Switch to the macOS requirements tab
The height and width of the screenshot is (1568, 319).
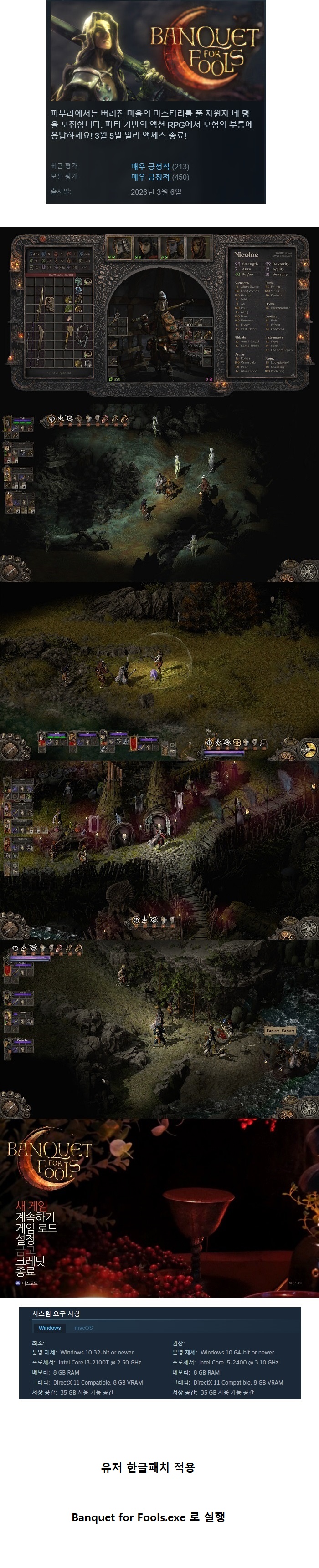click(83, 1328)
